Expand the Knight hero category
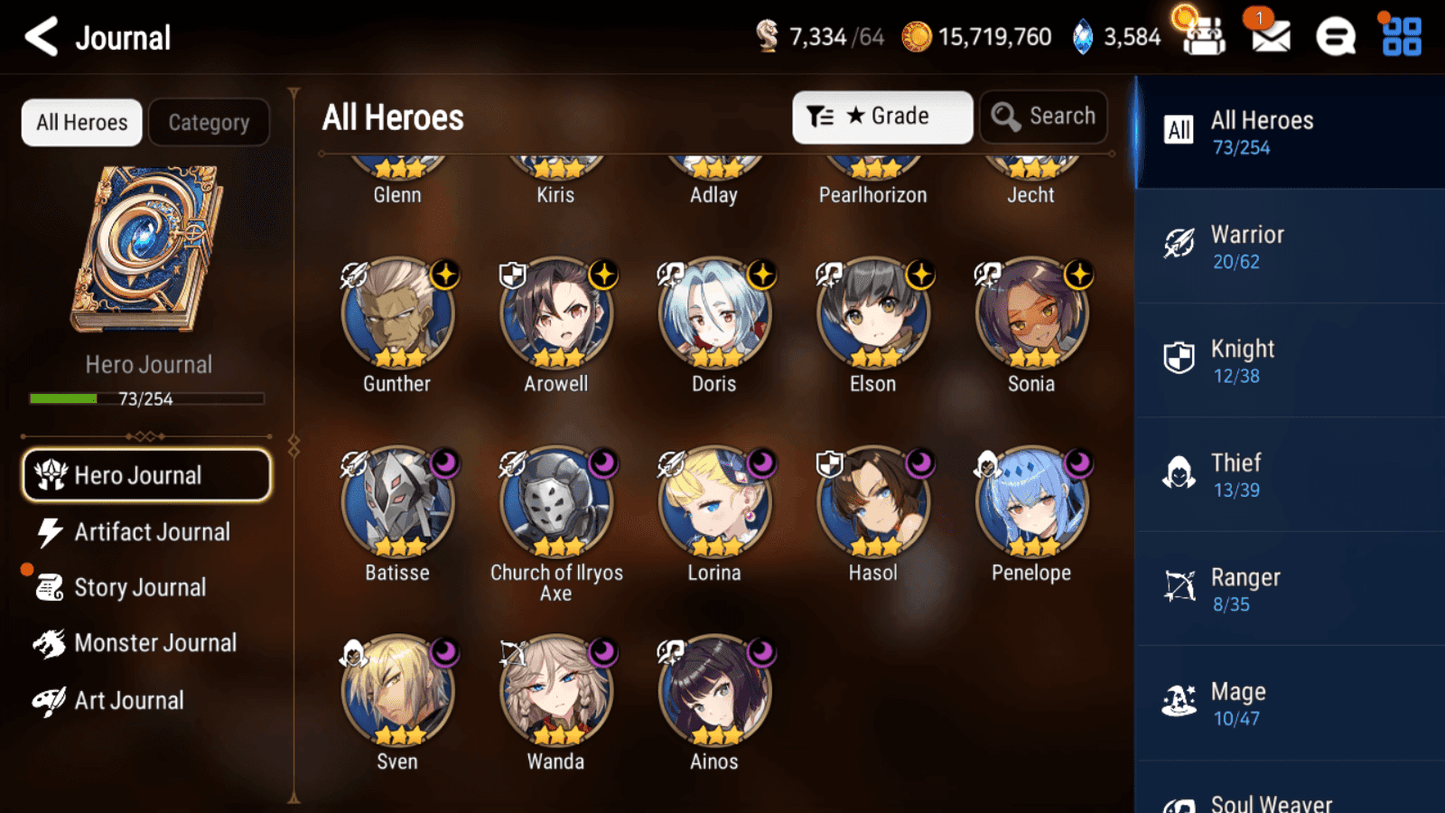The width and height of the screenshot is (1445, 813). tap(1288, 361)
